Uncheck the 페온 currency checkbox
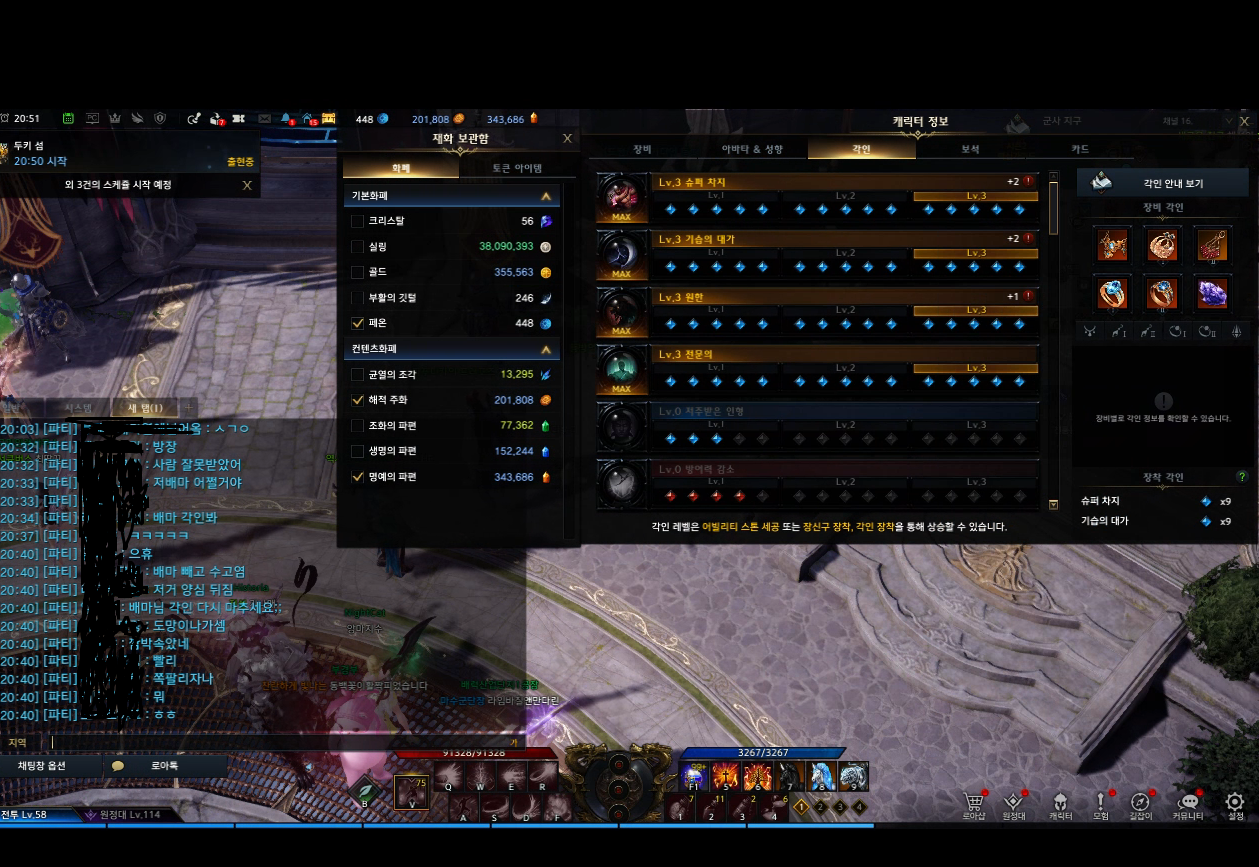The height and width of the screenshot is (867, 1259). [x=358, y=323]
